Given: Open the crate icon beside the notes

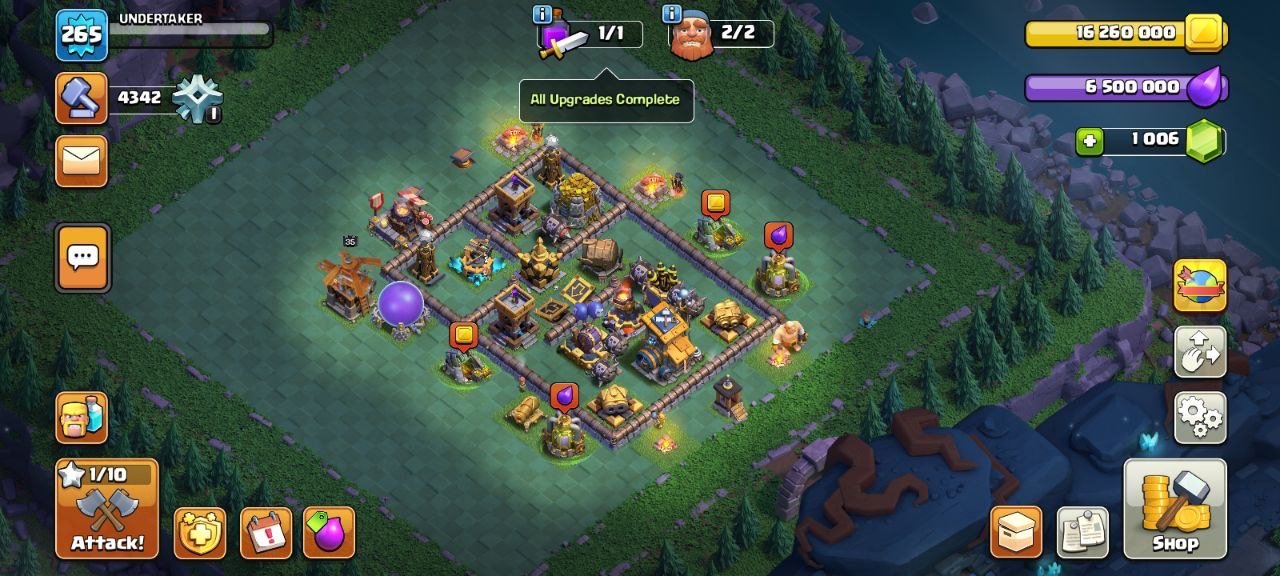Looking at the screenshot, I should (x=1016, y=531).
